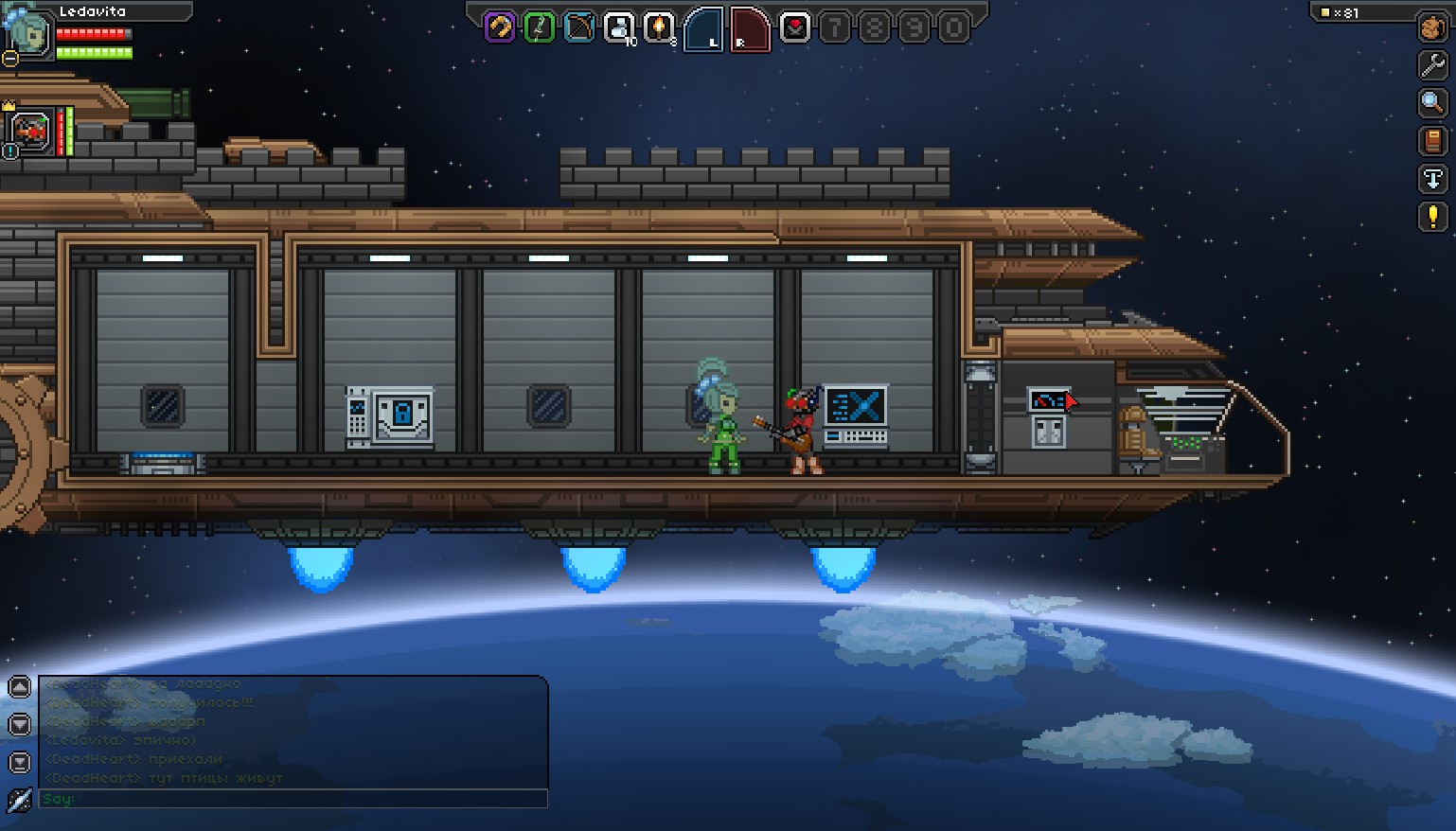Open the backpack inventory
1456x831 pixels.
point(1432,27)
